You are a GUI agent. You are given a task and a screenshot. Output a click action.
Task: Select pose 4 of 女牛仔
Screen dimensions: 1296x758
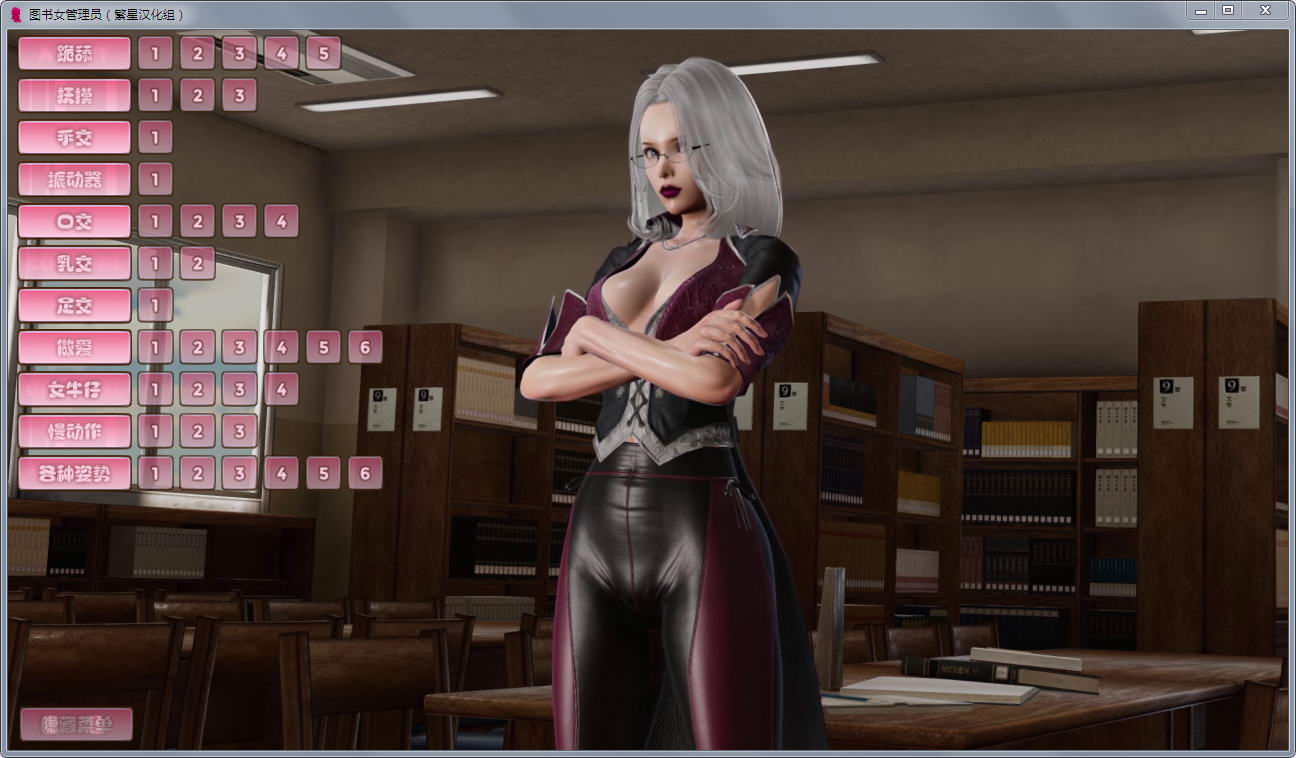point(281,389)
